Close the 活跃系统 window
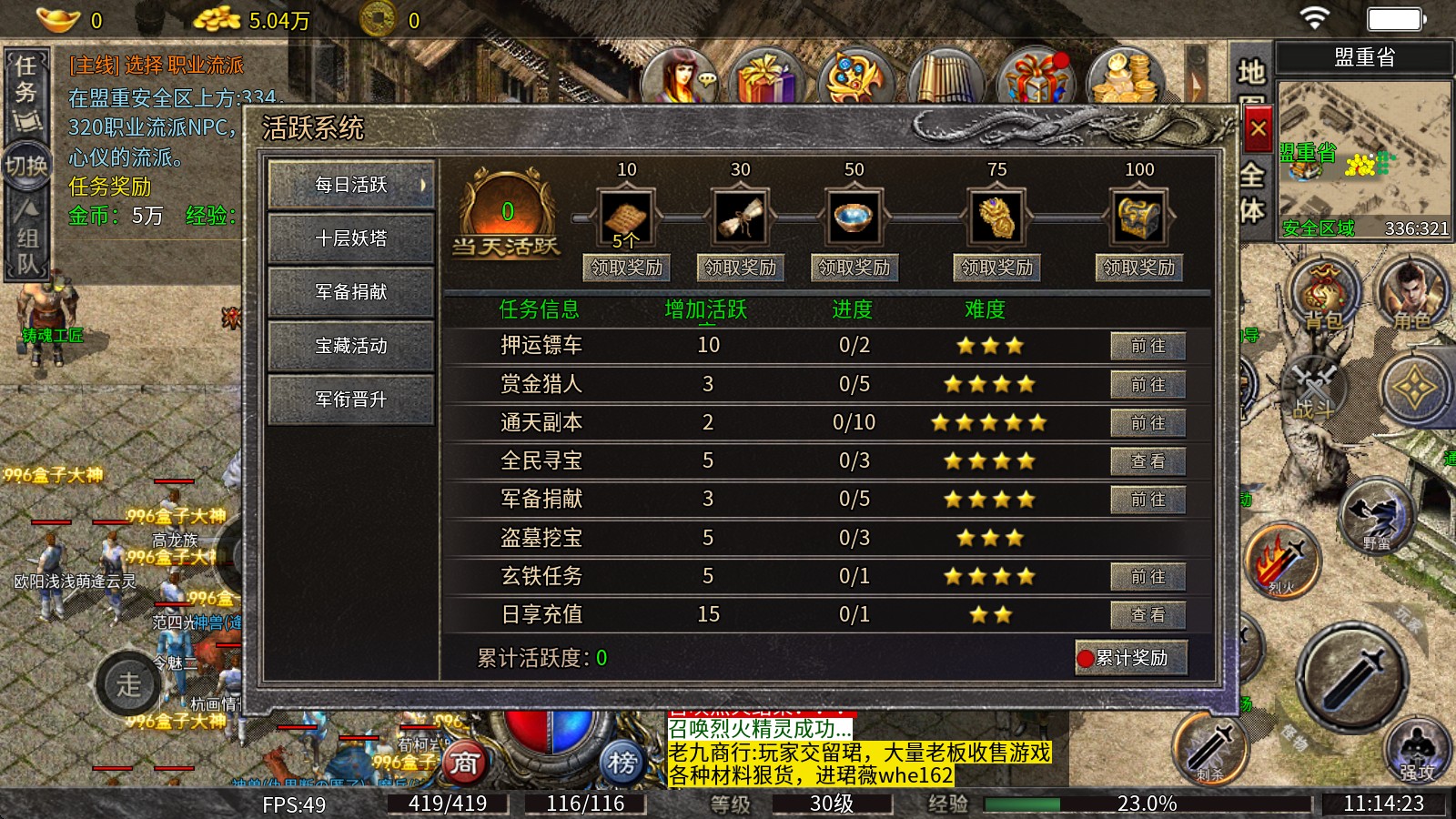The image size is (1456, 819). pyautogui.click(x=1258, y=129)
